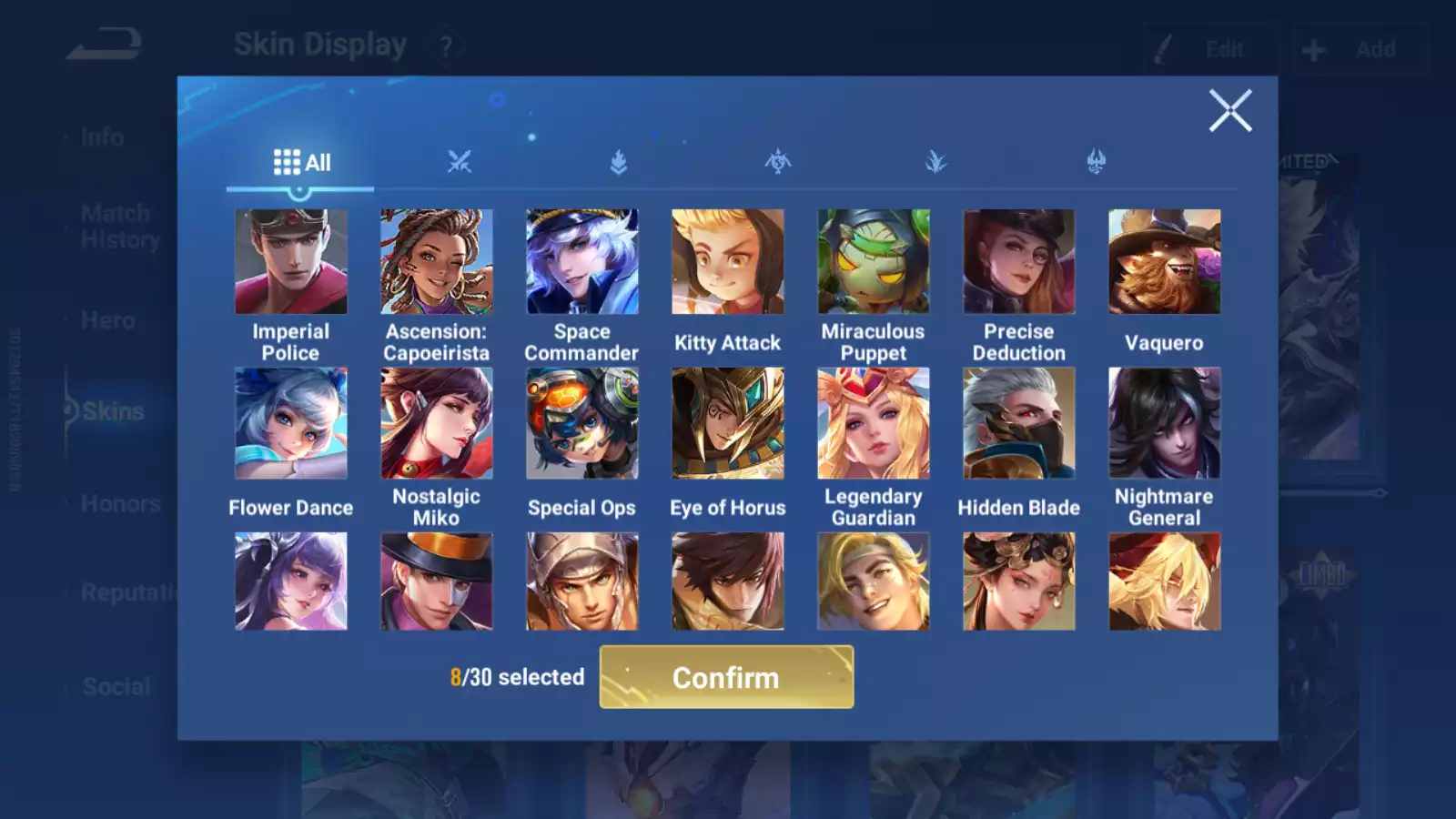
Task: Switch to the All skins tab
Action: coord(301,163)
